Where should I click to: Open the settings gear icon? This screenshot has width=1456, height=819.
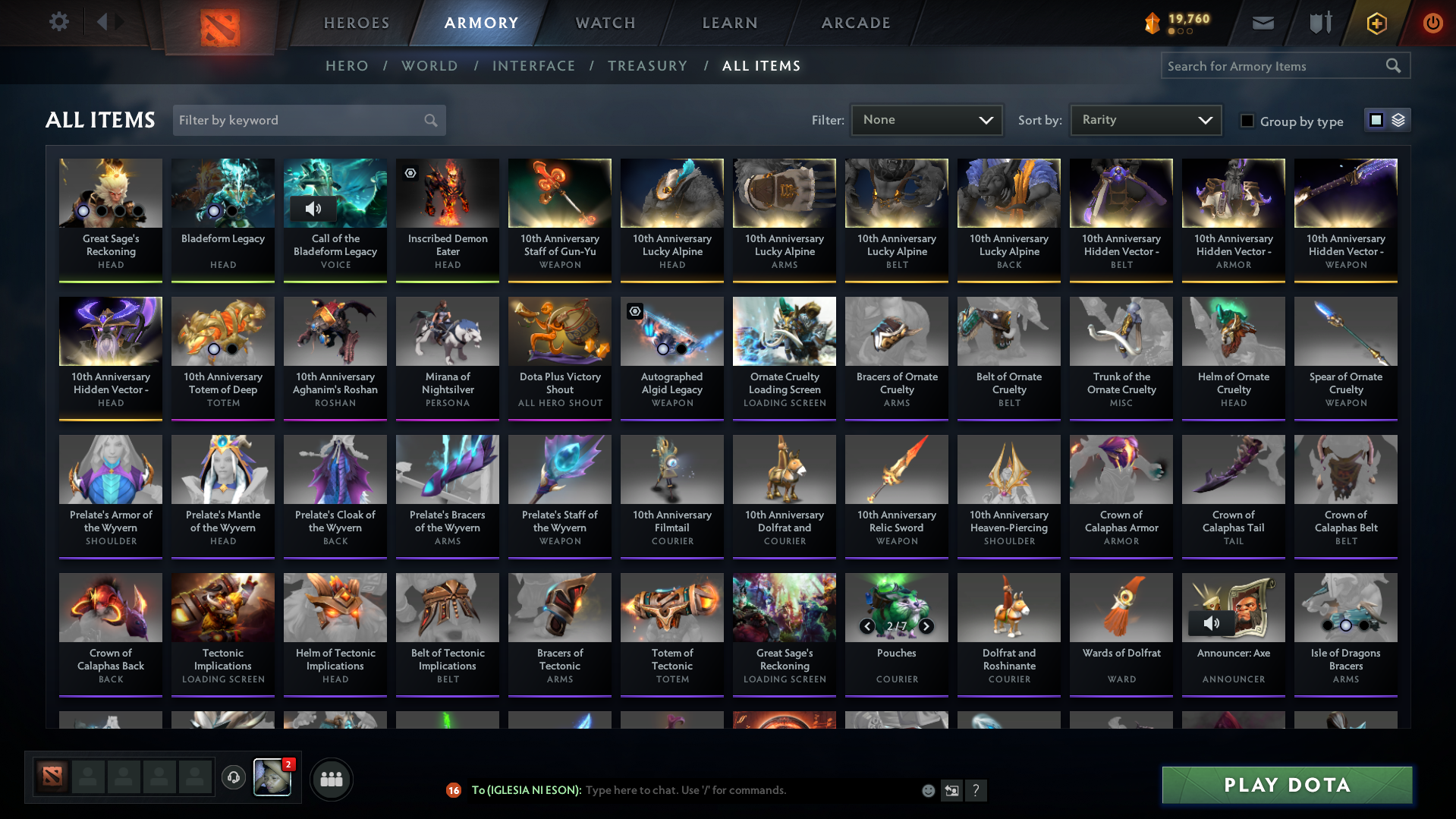58,22
